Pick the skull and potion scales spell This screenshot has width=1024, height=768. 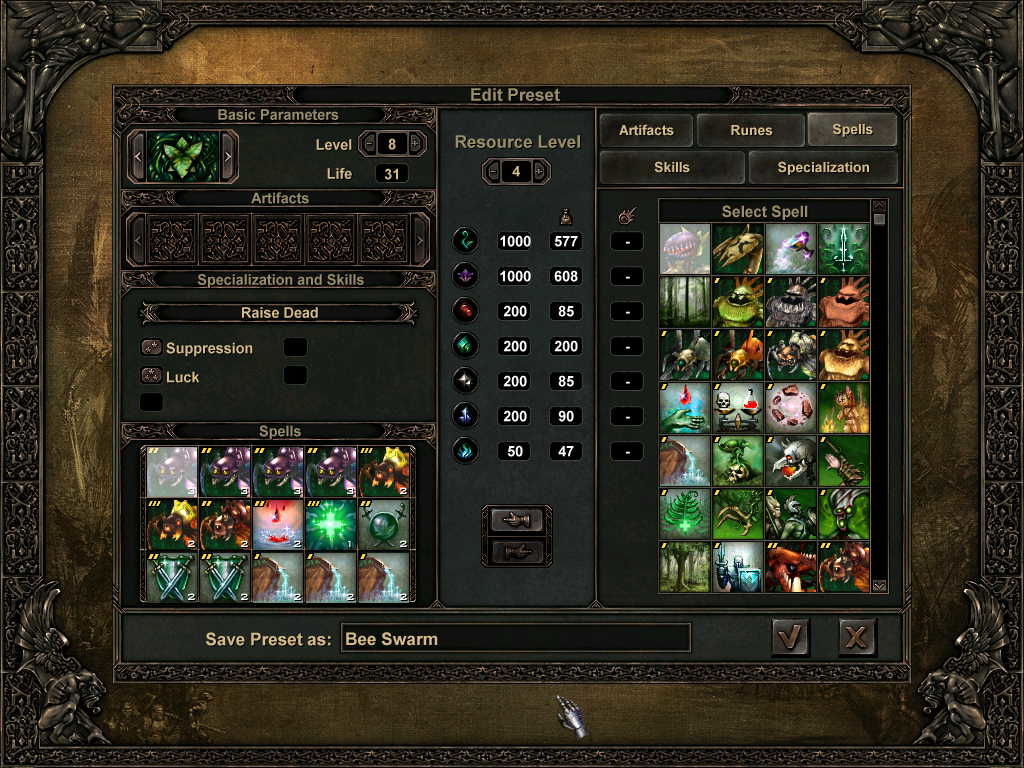pos(738,407)
